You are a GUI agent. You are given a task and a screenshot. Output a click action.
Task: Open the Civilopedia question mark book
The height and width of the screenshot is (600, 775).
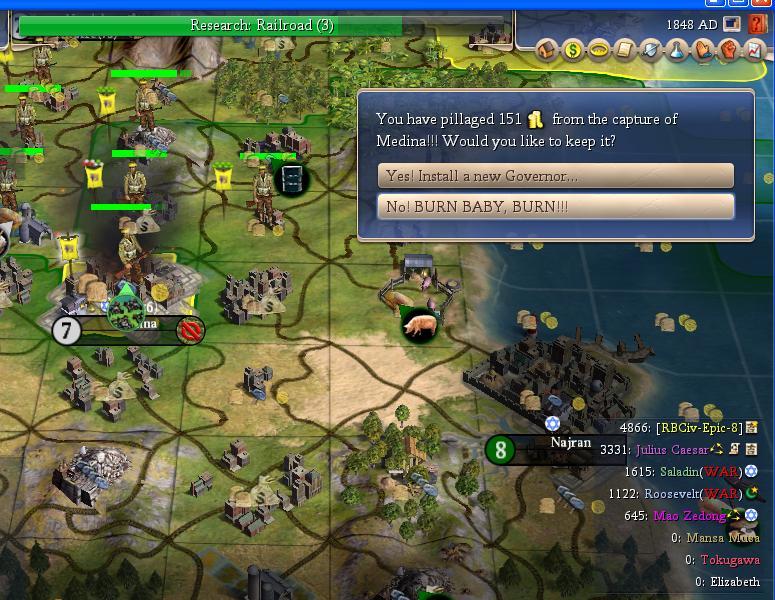[758, 24]
